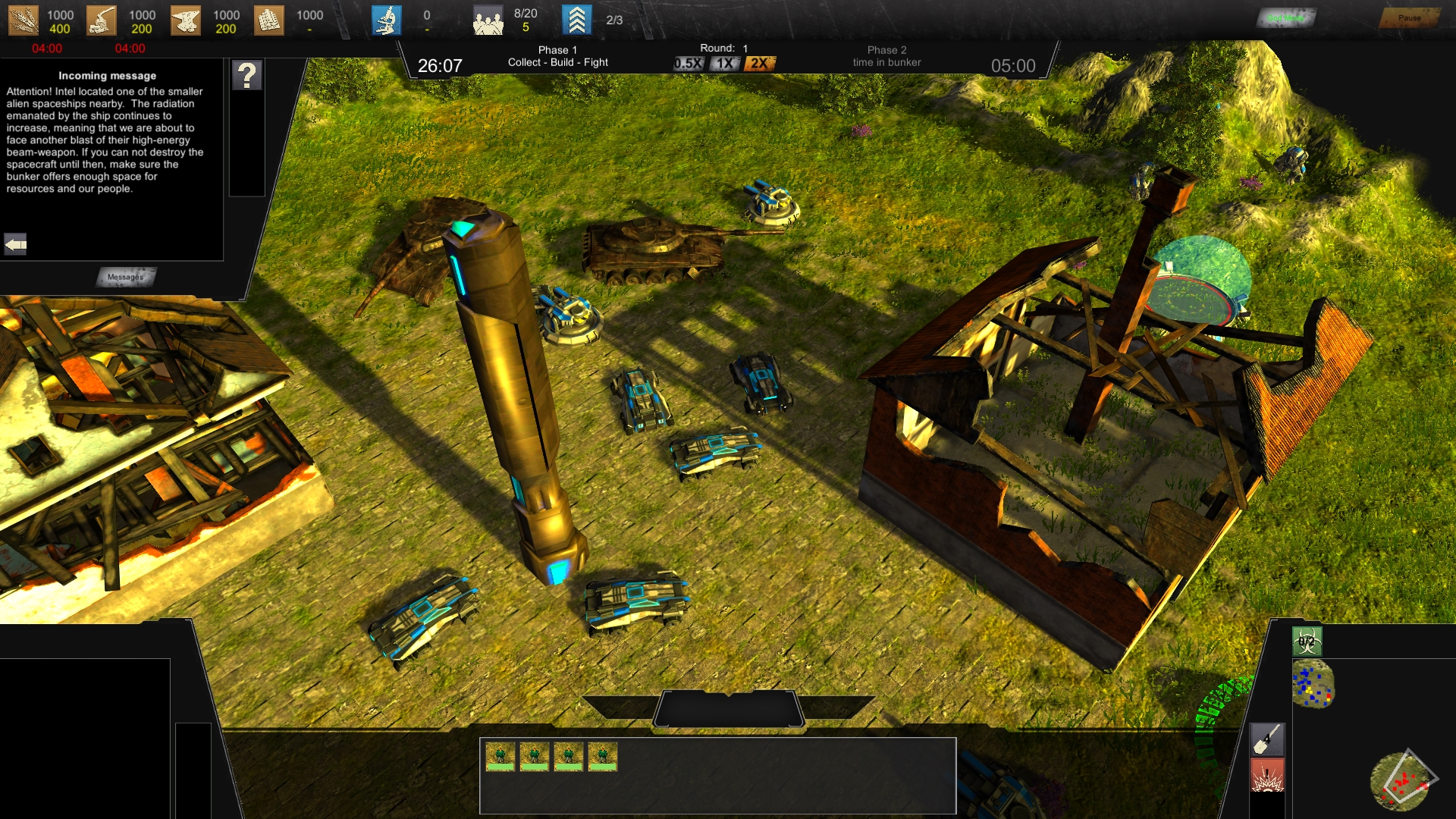
Task: Set game speed to 0.5X
Action: point(688,64)
